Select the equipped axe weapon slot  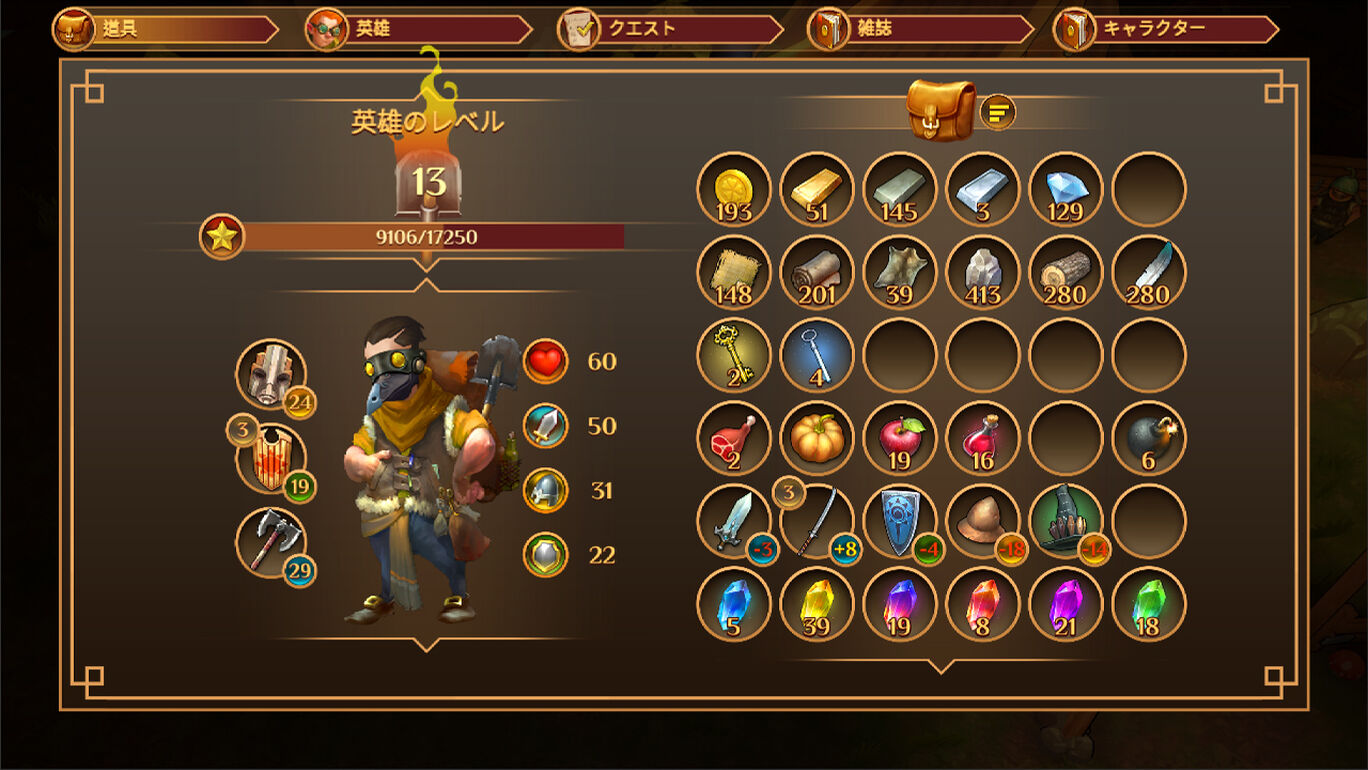coord(270,542)
